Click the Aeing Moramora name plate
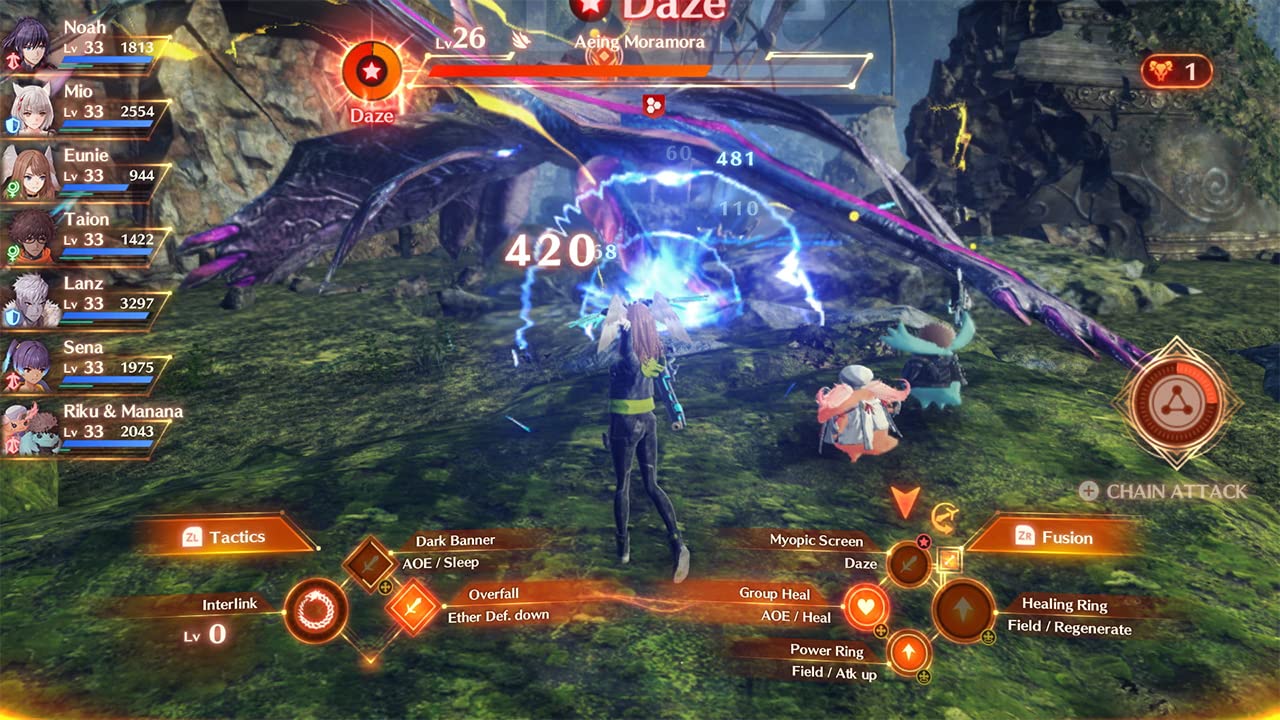The image size is (1280, 720). coord(640,42)
